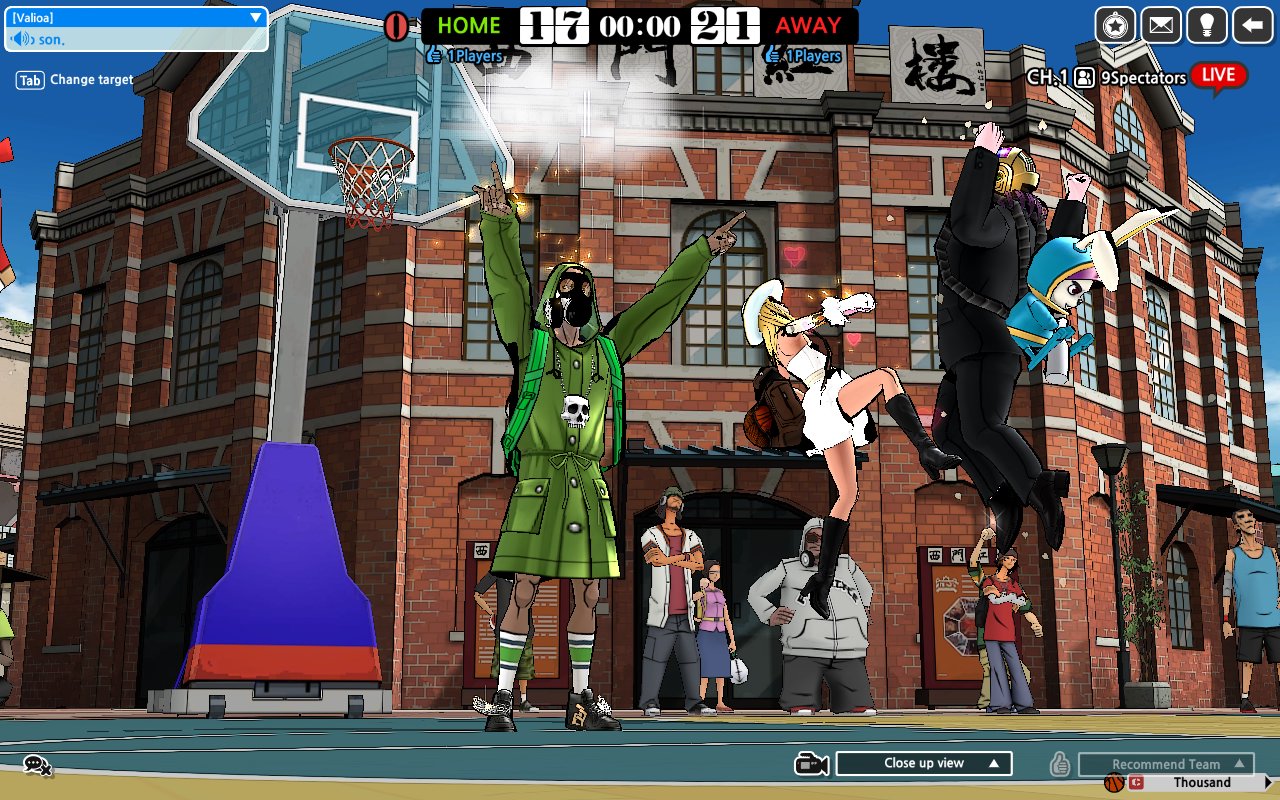Click the star medal achievement icon

pos(1115,25)
